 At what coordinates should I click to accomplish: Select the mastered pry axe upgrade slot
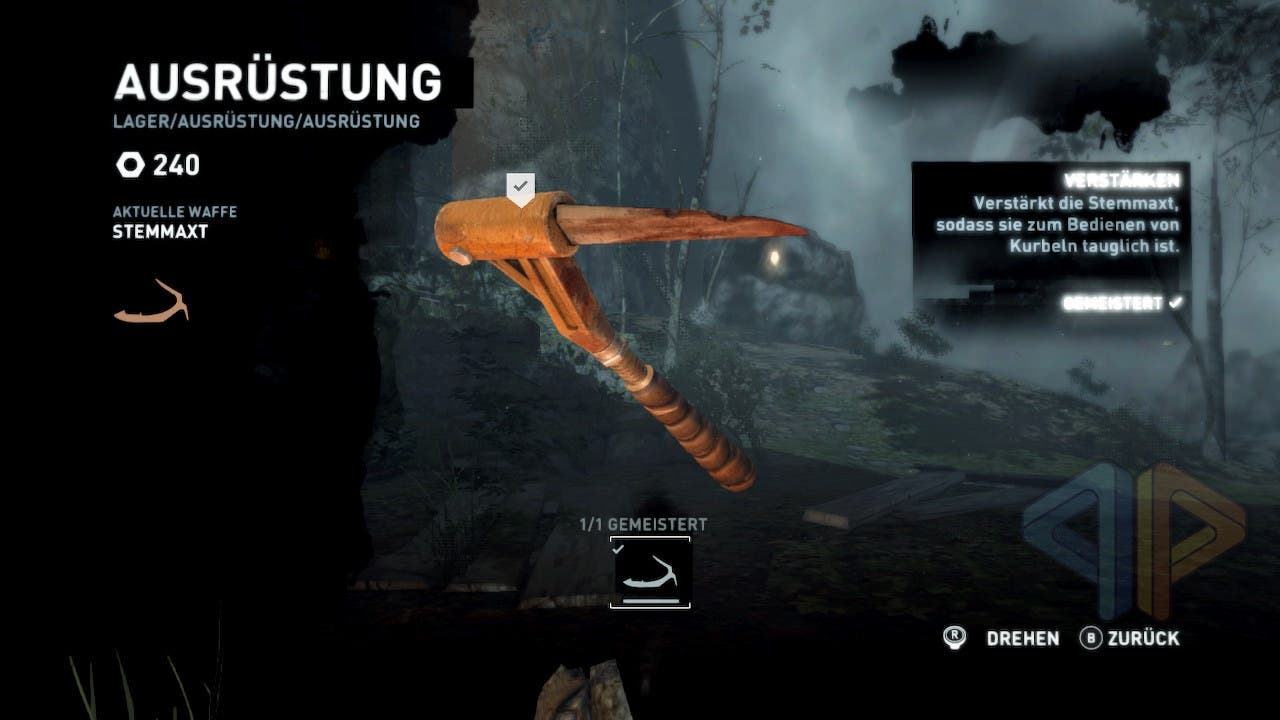point(650,572)
